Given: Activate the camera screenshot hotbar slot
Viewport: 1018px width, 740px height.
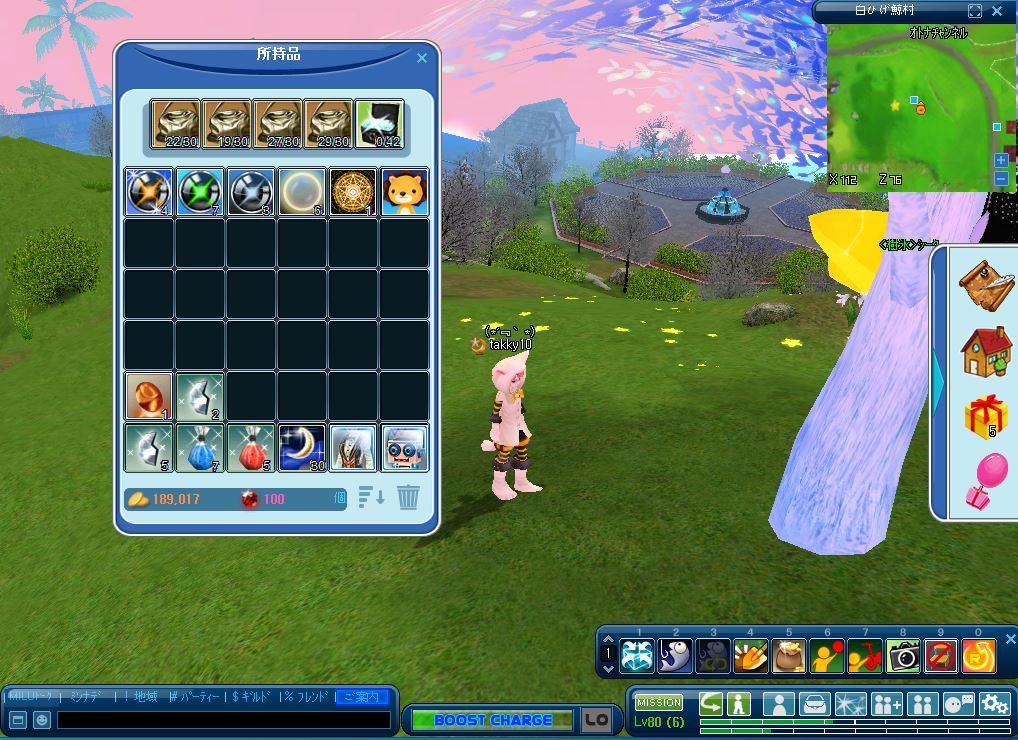Looking at the screenshot, I should 903,655.
